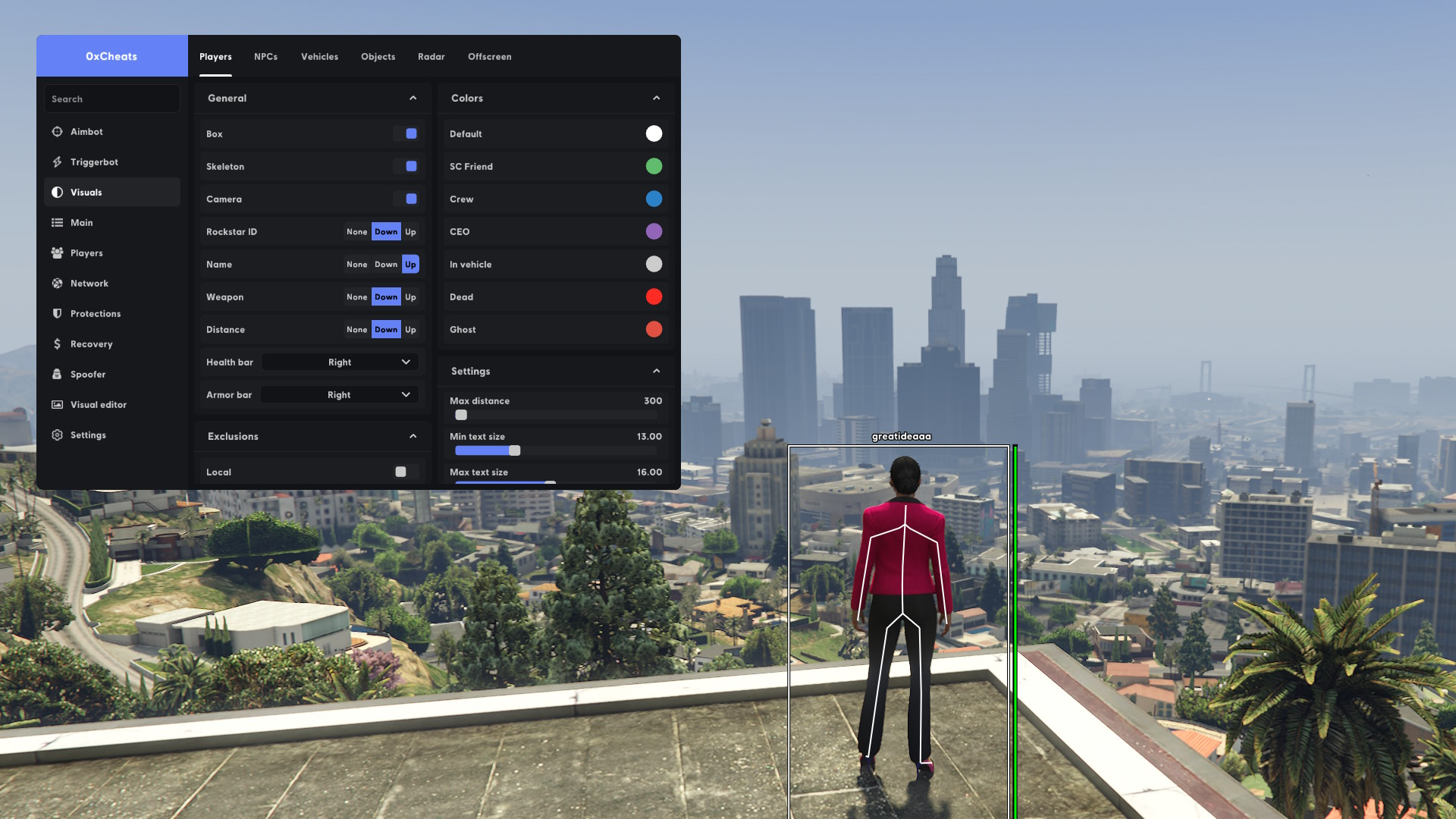Image resolution: width=1456 pixels, height=819 pixels.
Task: Select the Aimbot sidebar icon
Action: pyautogui.click(x=58, y=131)
